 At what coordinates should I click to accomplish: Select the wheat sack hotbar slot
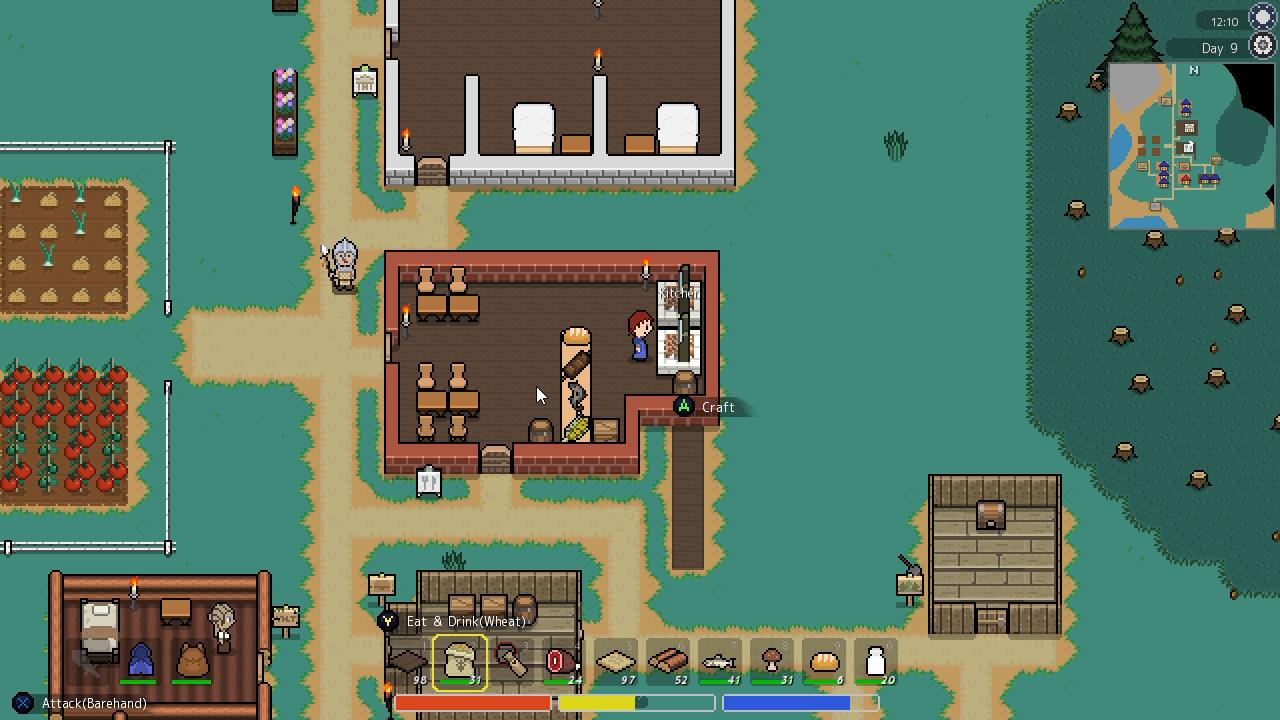tap(460, 662)
